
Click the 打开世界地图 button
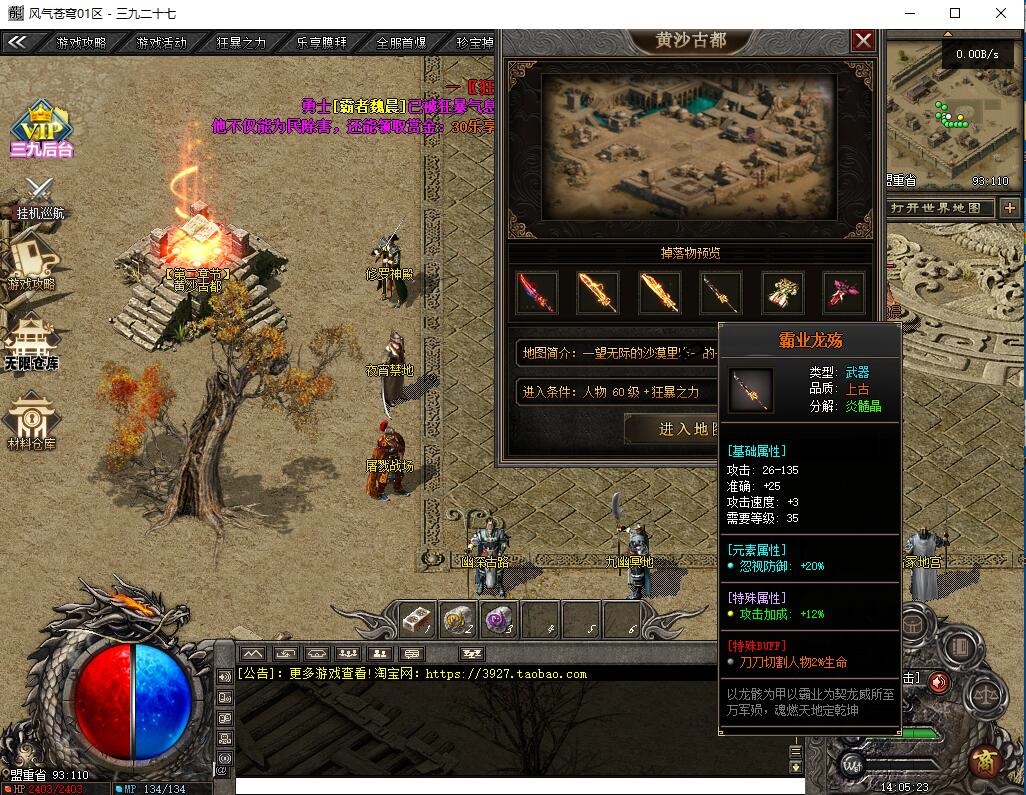tap(941, 208)
